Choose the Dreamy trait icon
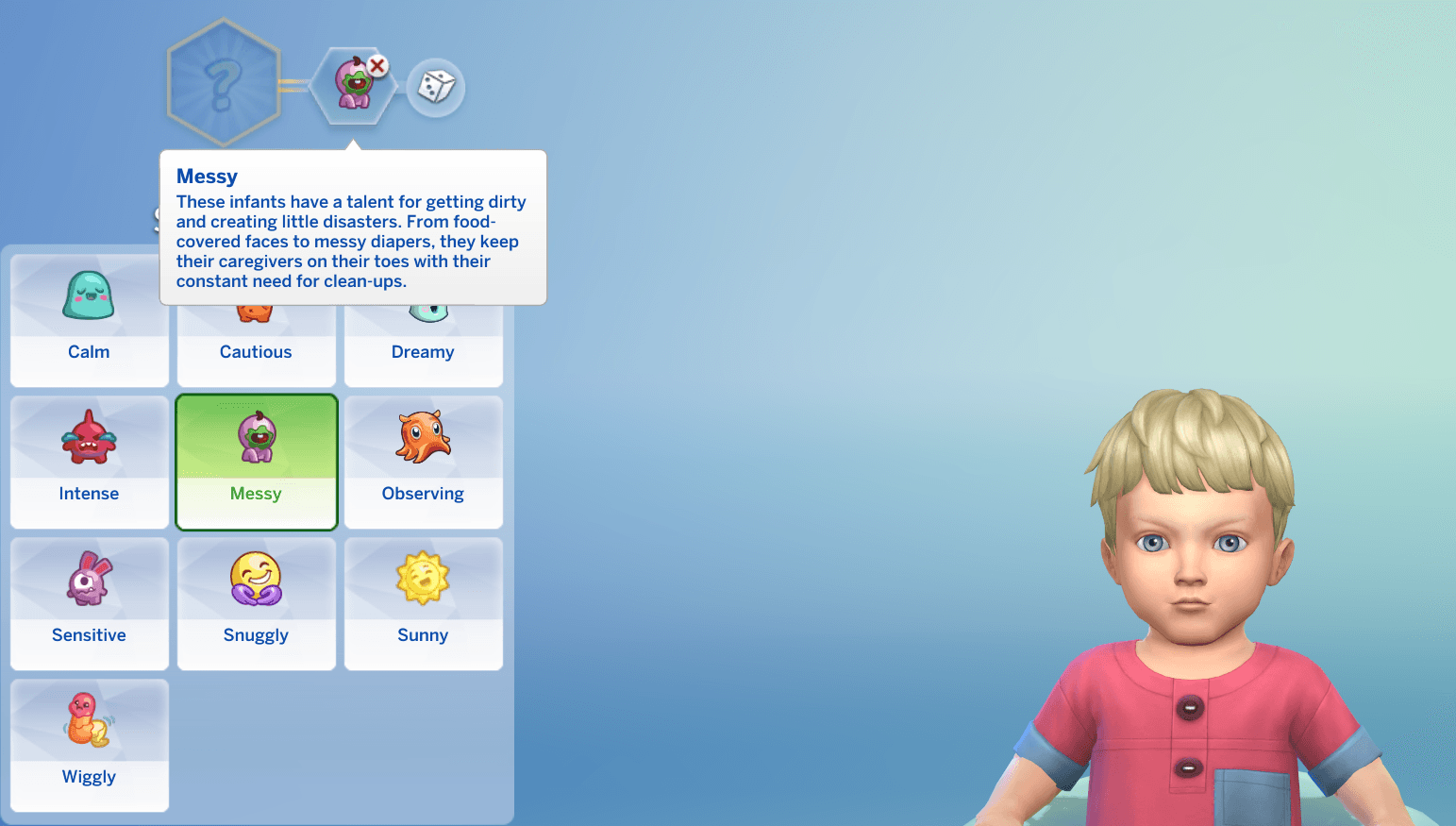Screen dimensions: 1456x826 pos(423,307)
